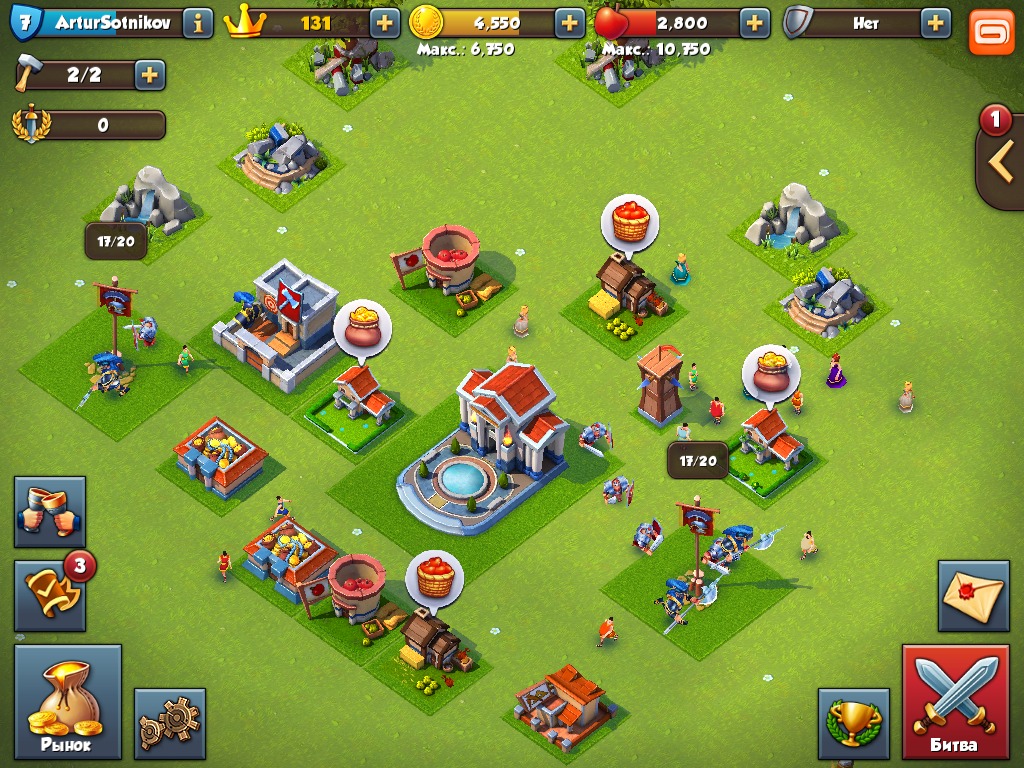The image size is (1024, 768).
Task: Buy more gold coins via plus button
Action: click(569, 23)
